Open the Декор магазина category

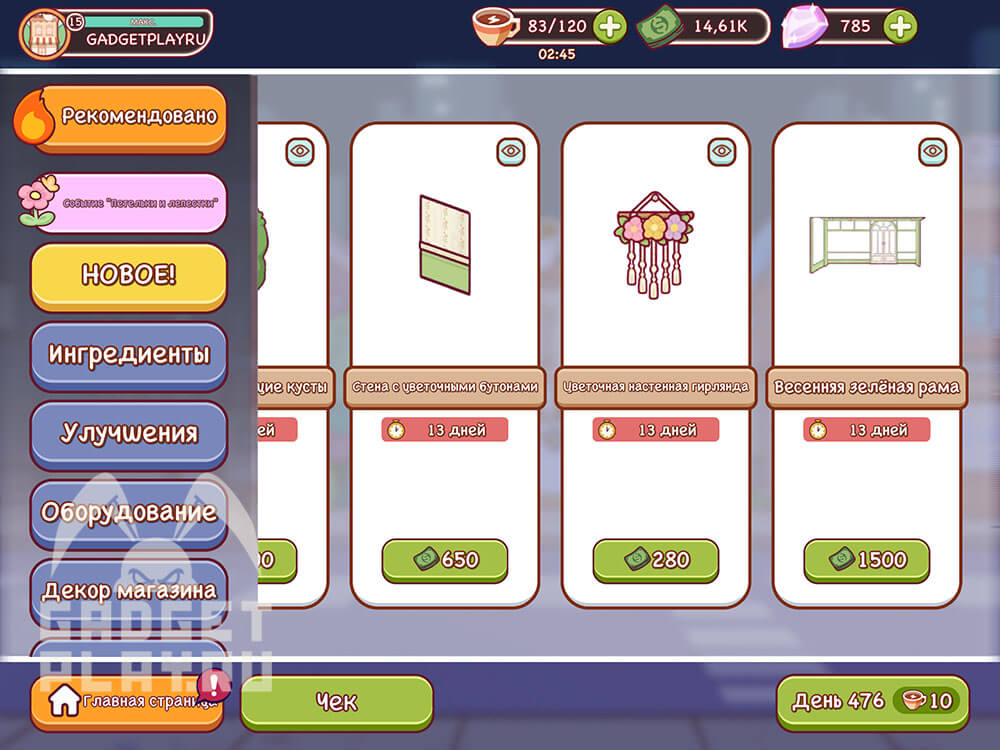click(x=129, y=590)
